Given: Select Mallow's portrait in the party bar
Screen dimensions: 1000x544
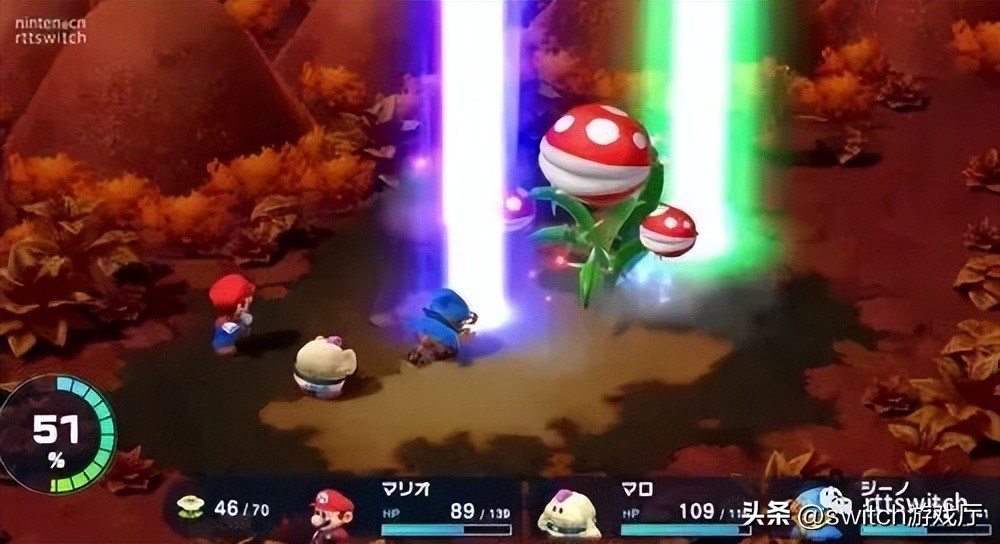Looking at the screenshot, I should [x=568, y=515].
